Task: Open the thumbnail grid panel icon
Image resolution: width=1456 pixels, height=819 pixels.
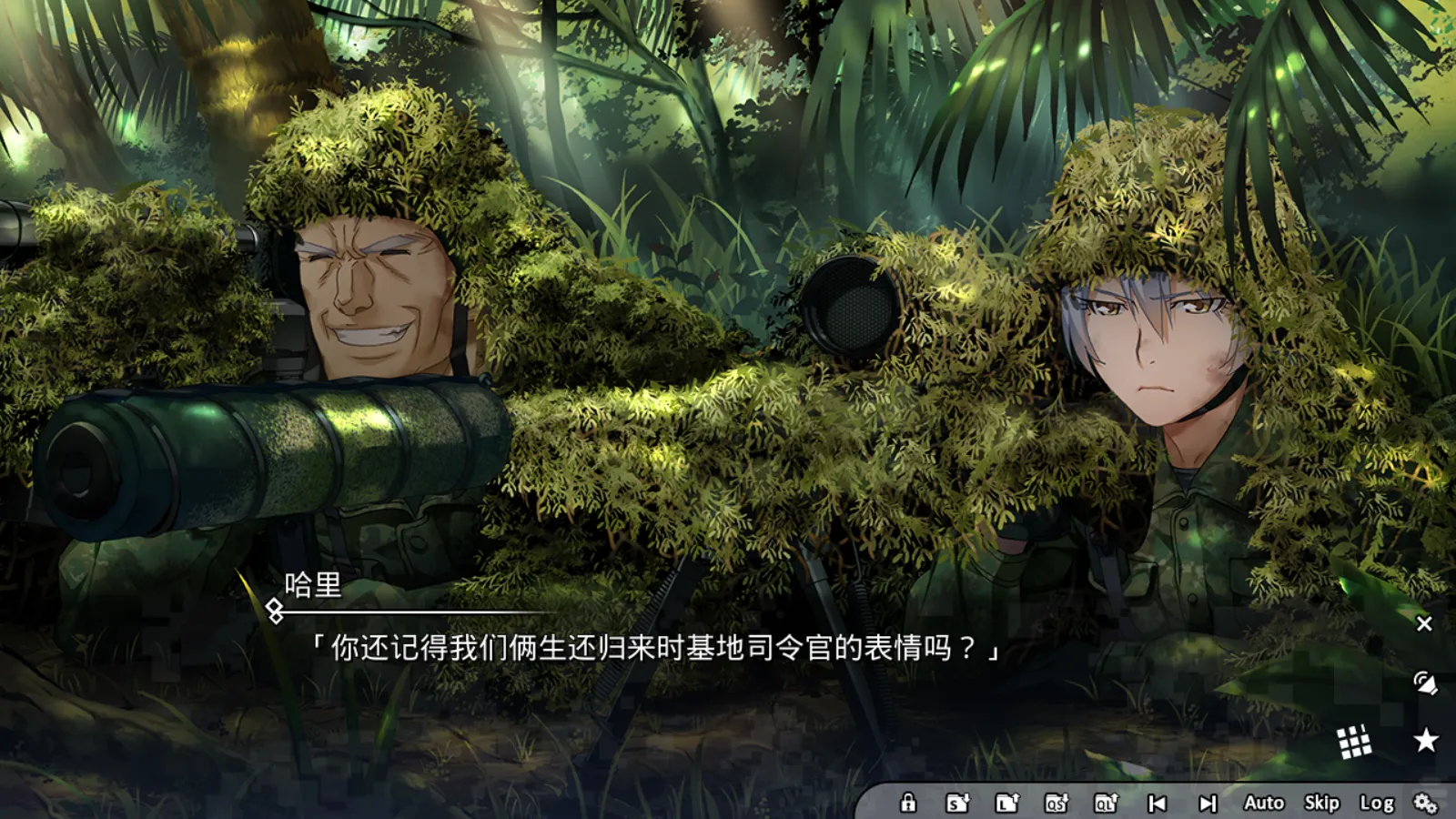Action: [1357, 742]
